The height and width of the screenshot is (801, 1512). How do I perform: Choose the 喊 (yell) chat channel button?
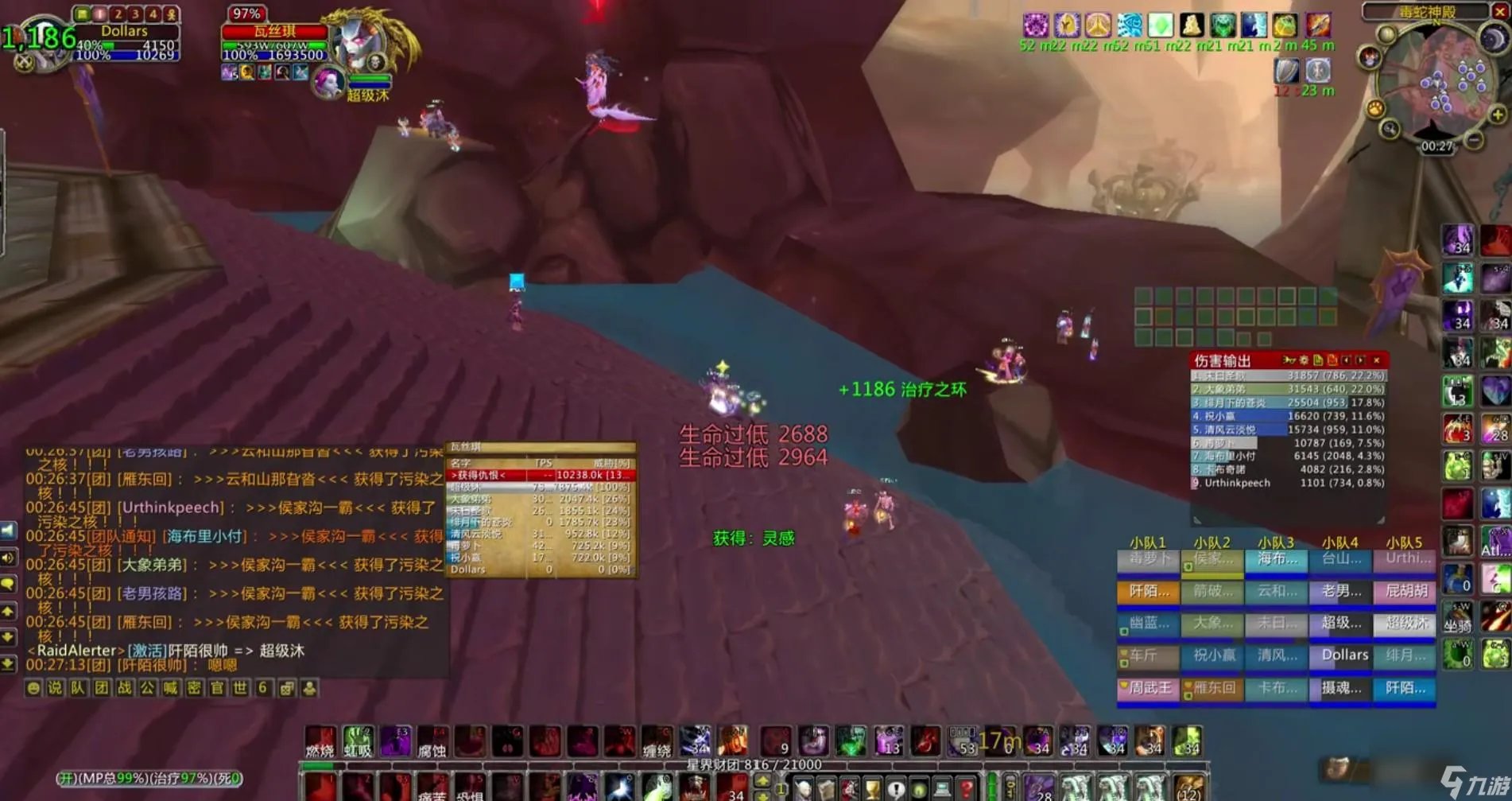pos(171,688)
